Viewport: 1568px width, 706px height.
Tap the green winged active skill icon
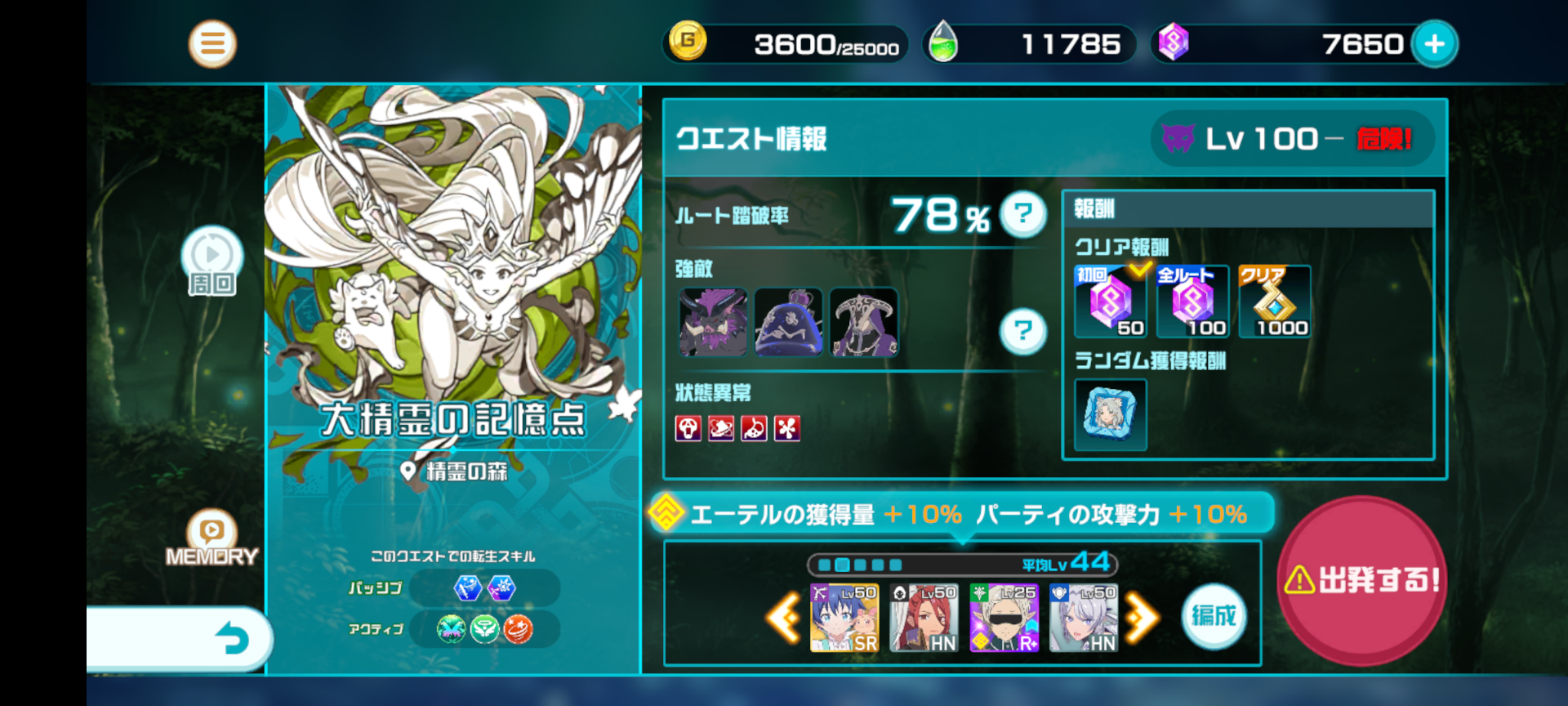click(x=485, y=628)
